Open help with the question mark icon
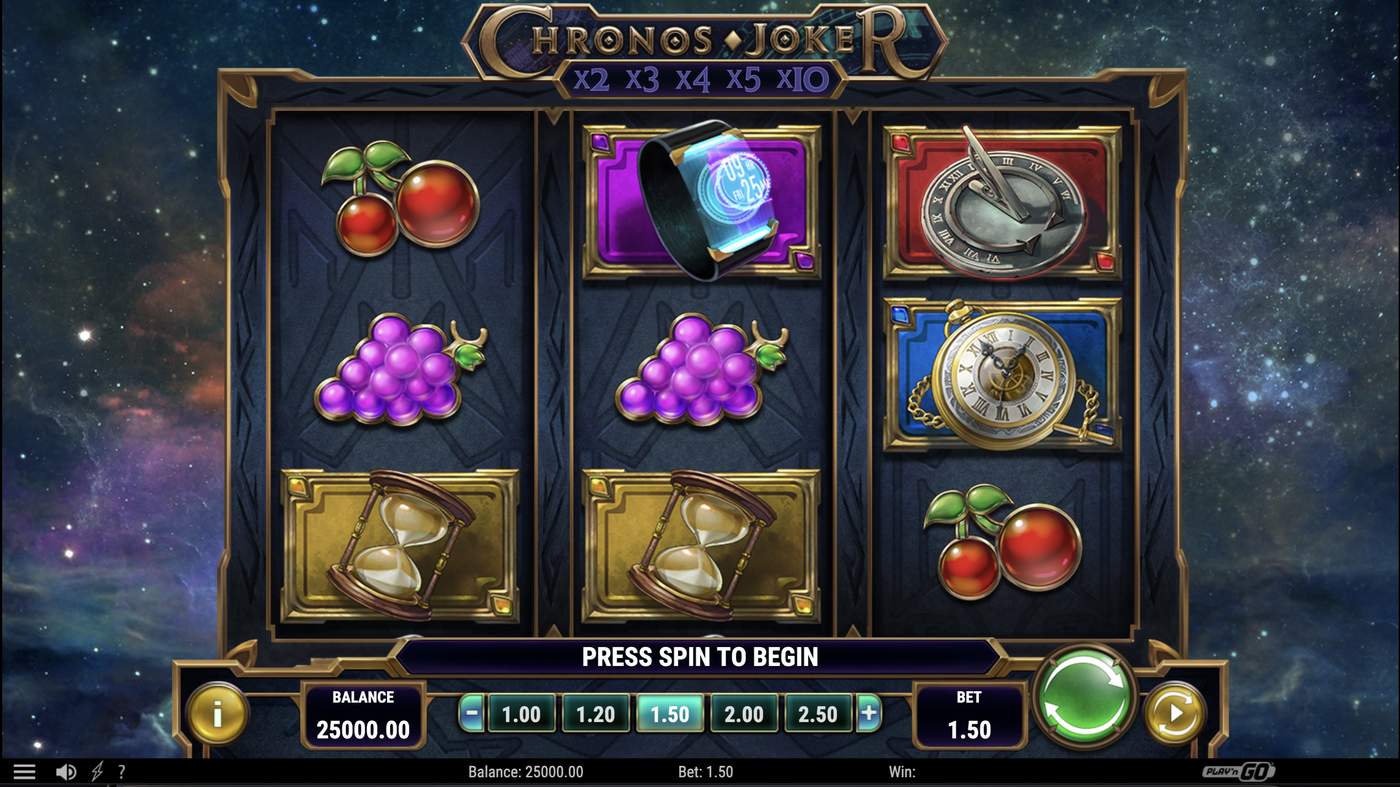1400x787 pixels. [122, 771]
